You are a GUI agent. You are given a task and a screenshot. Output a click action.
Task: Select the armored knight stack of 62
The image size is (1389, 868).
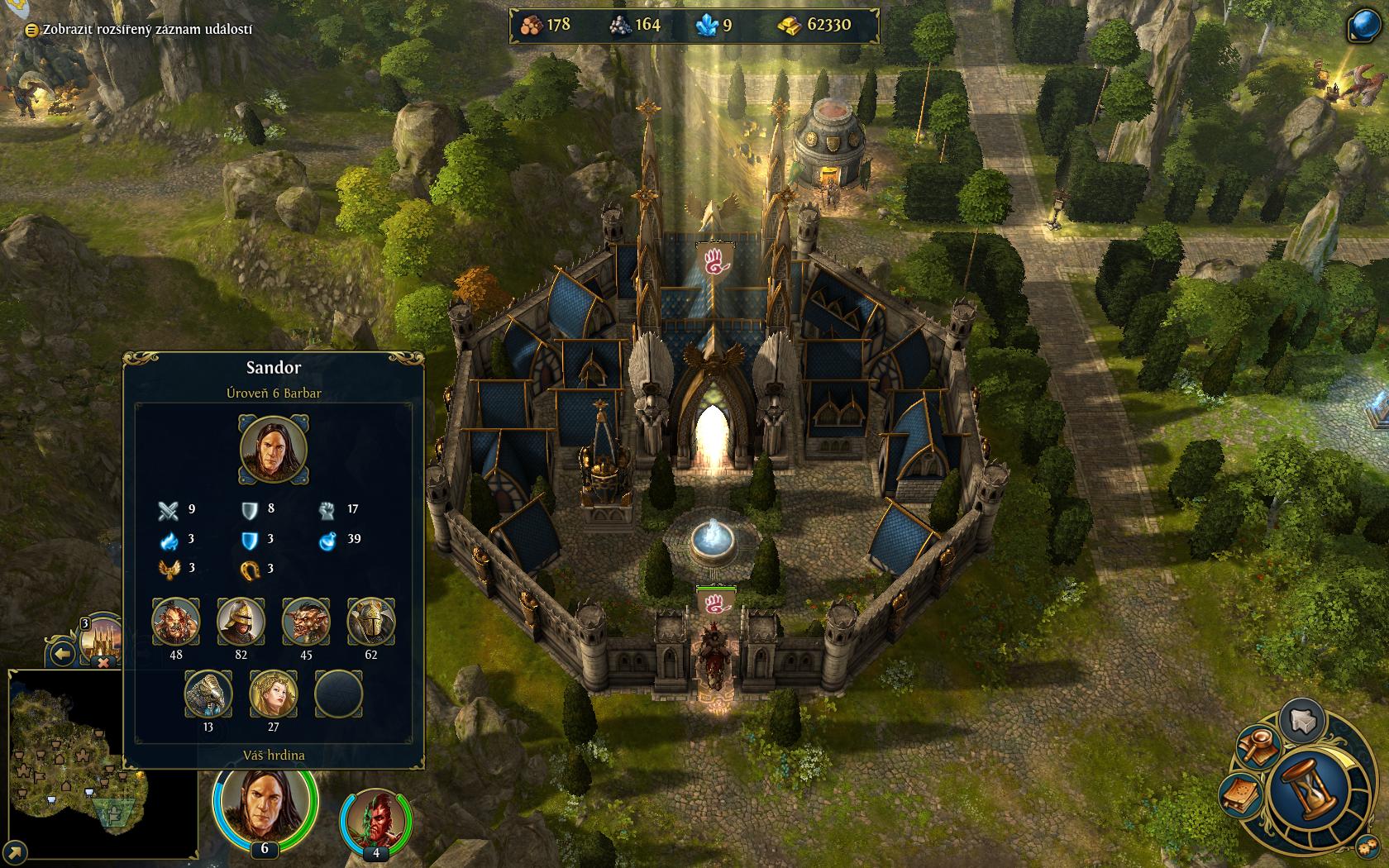370,622
